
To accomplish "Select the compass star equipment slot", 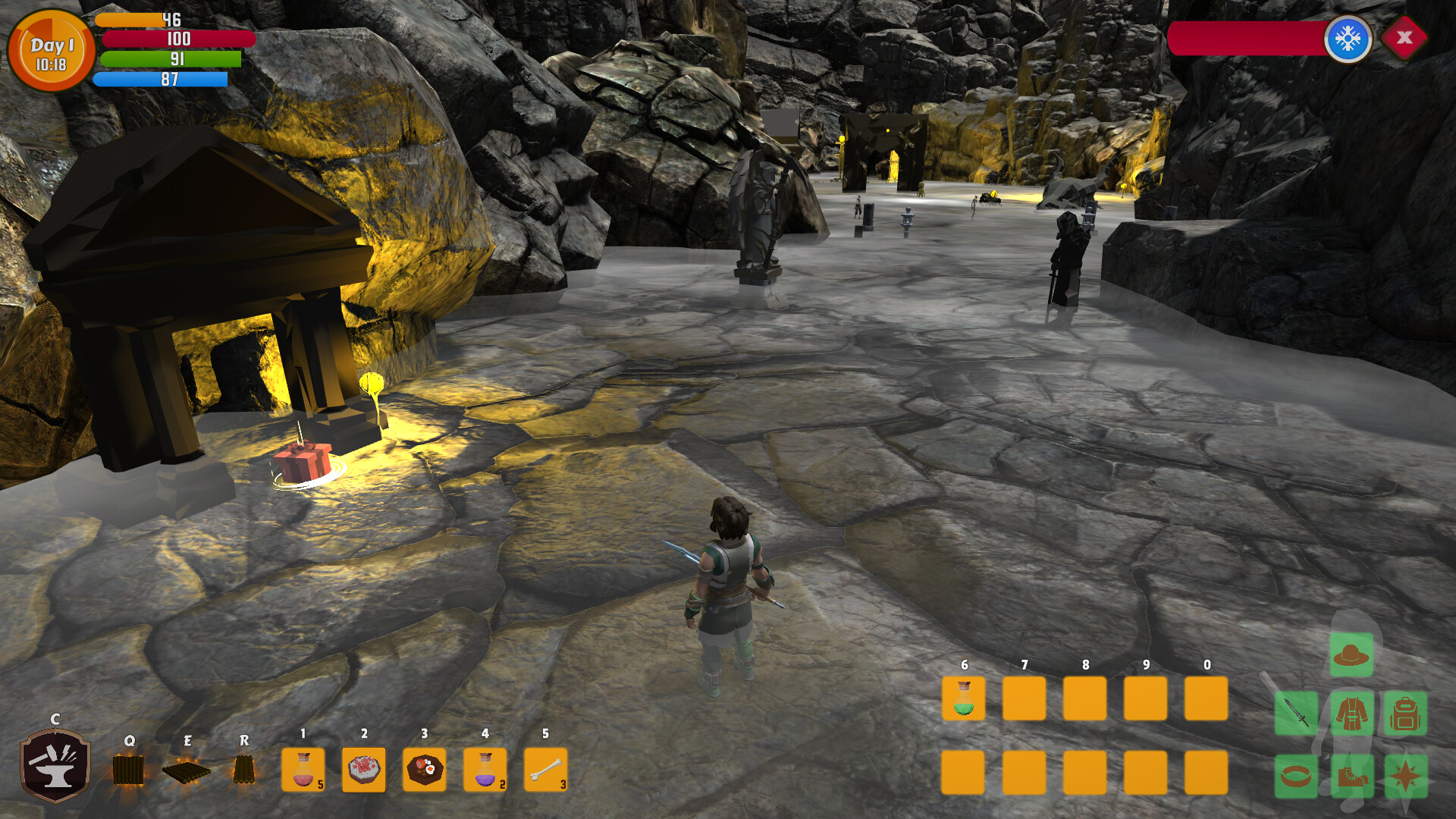I will (1405, 776).
